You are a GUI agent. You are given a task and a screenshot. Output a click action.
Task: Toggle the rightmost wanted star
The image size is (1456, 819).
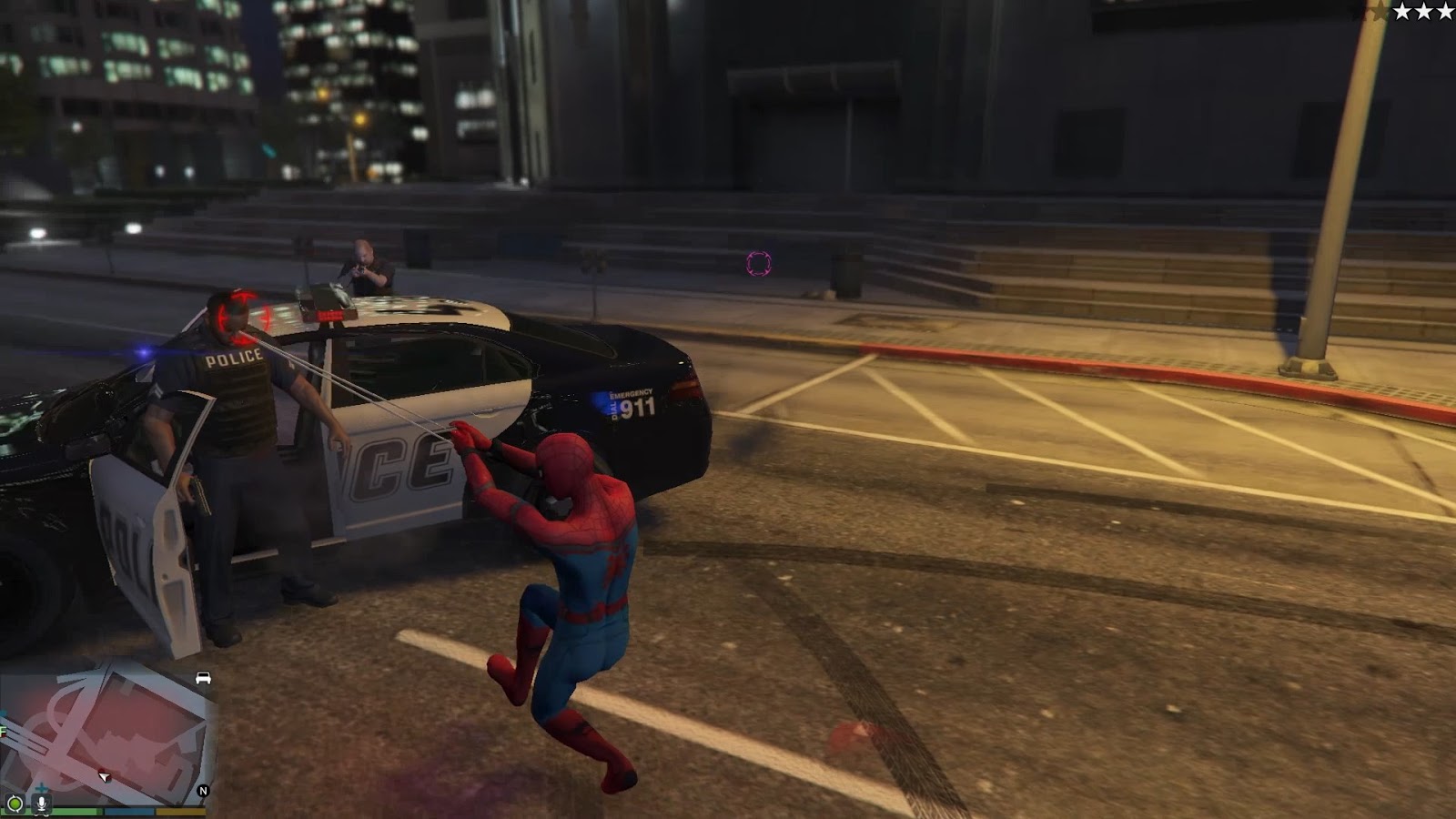point(1445,13)
